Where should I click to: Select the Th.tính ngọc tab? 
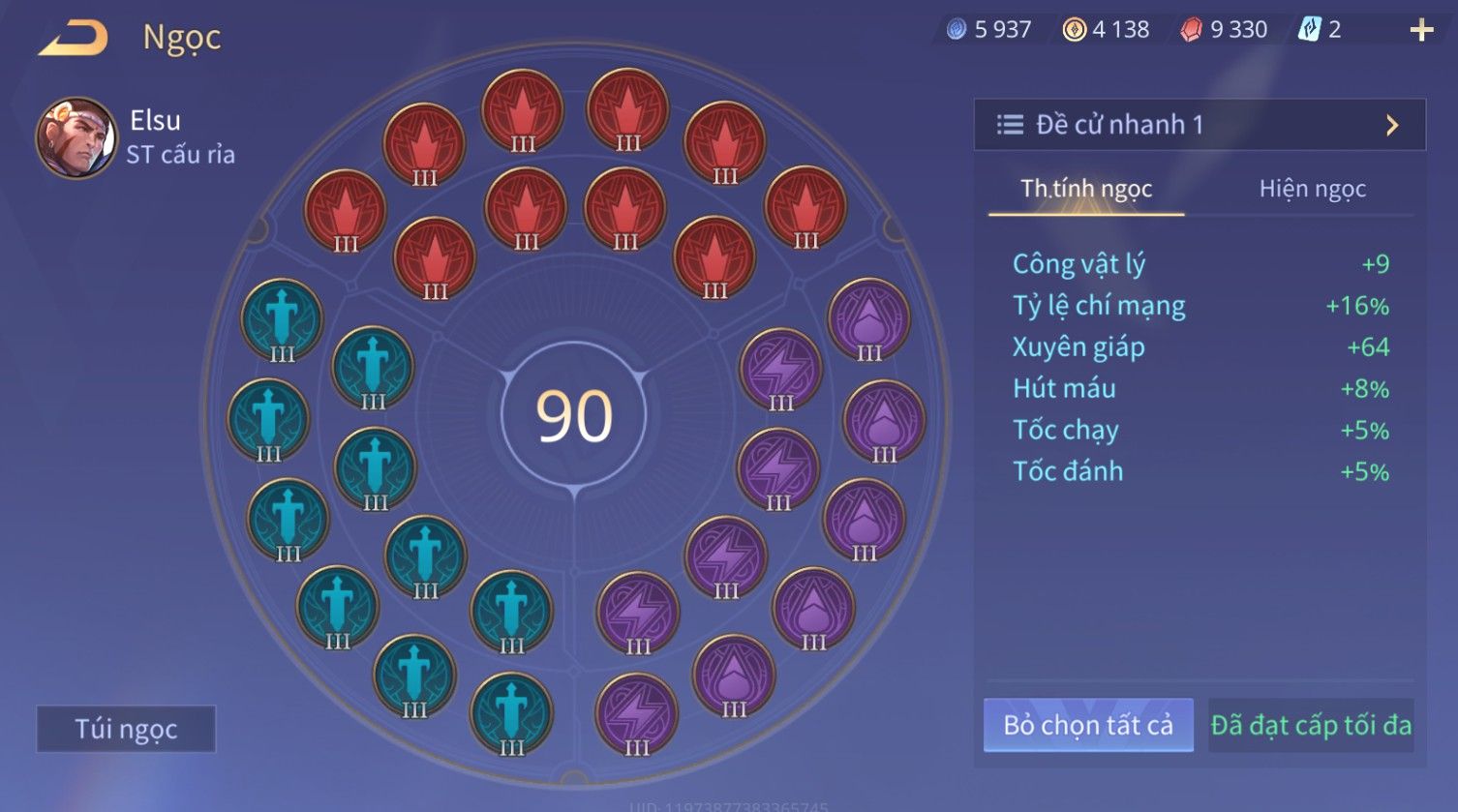click(1085, 189)
